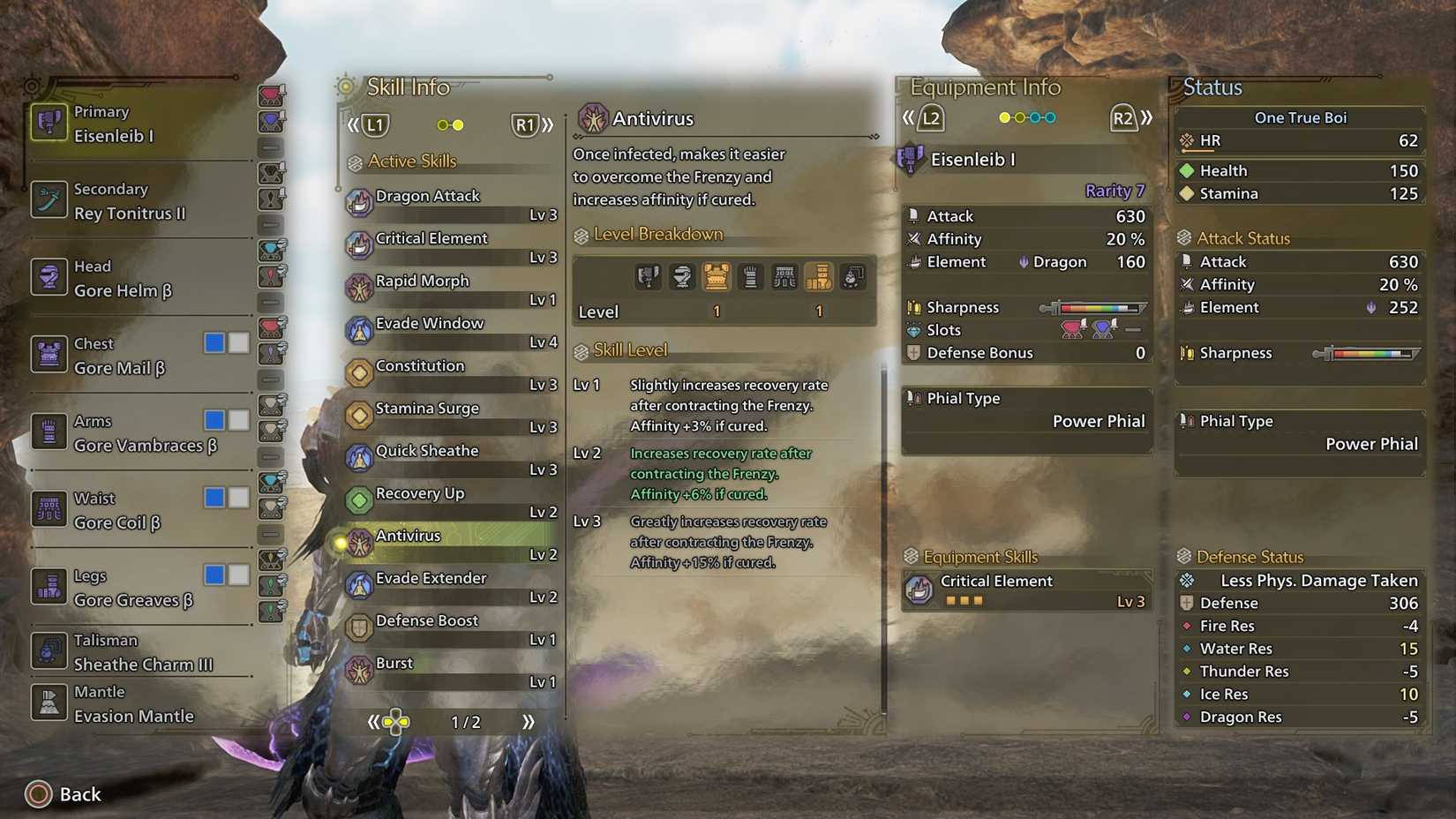The image size is (1456, 819).
Task: Click the L1 left chevron in Skill Info
Action: point(352,124)
